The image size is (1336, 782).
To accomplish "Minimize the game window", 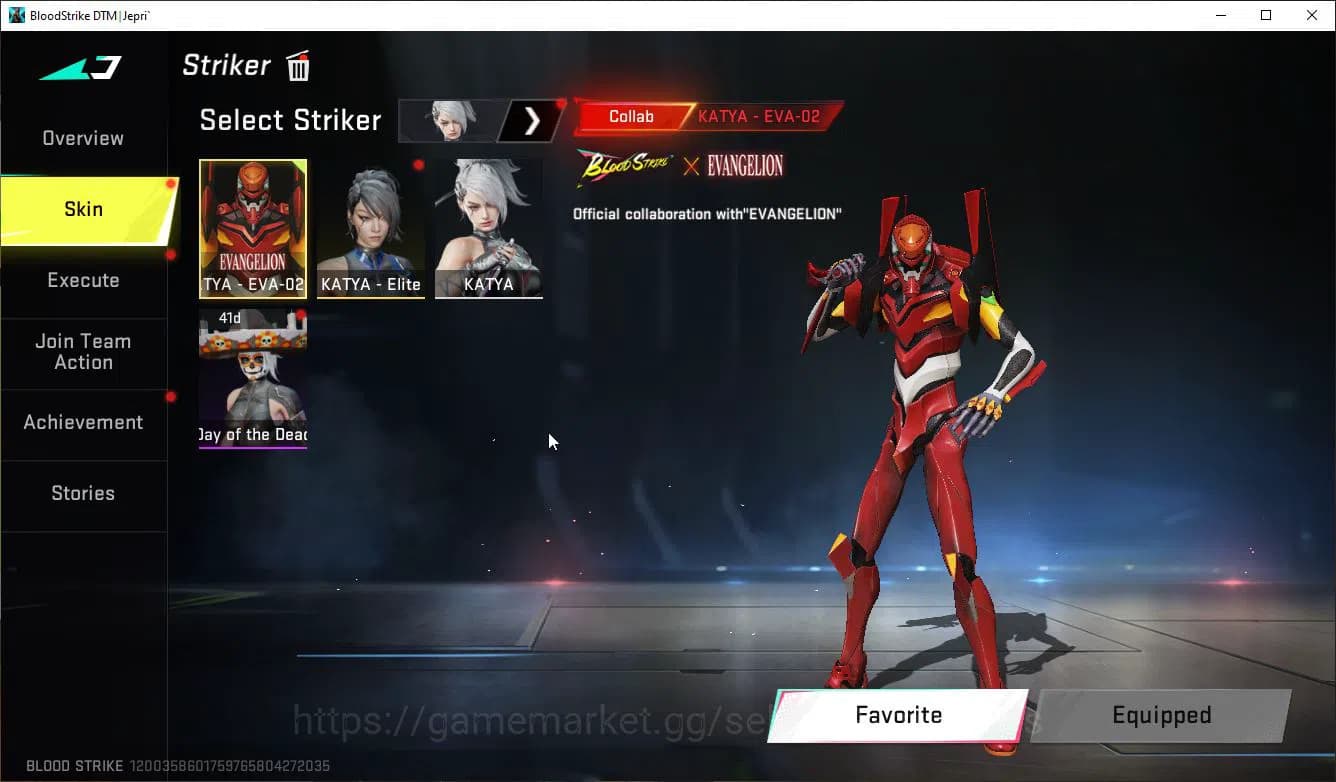I will (x=1222, y=15).
